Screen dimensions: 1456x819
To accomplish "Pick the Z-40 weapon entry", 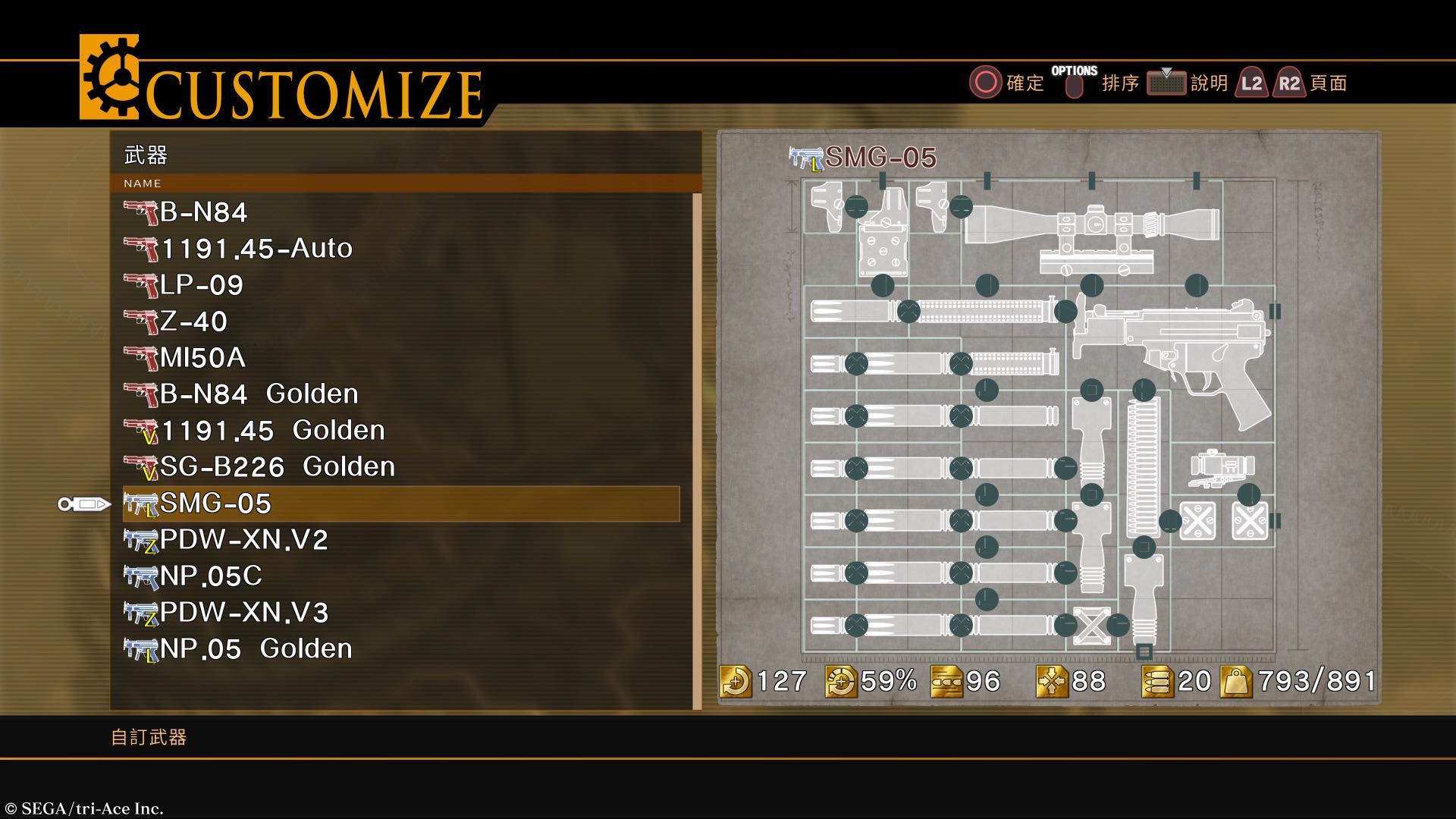I will click(193, 322).
